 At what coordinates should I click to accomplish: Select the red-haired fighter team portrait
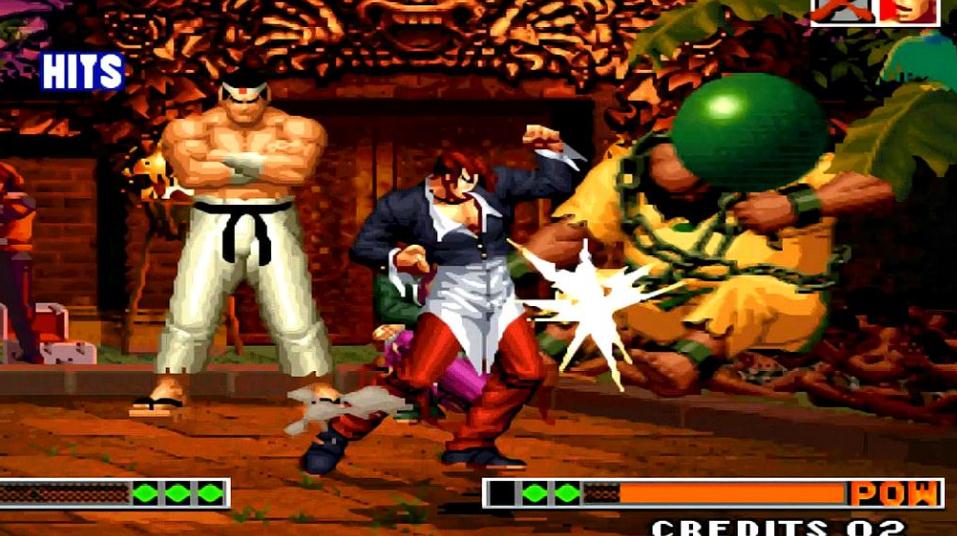[910, 11]
